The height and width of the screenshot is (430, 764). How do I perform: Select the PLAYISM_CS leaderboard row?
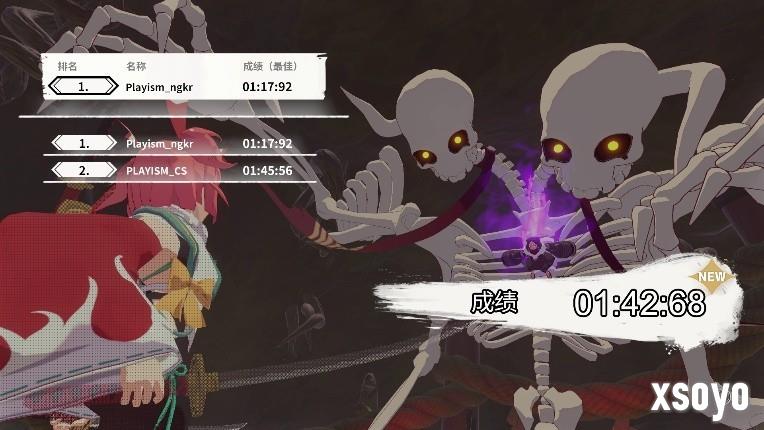[x=180, y=171]
